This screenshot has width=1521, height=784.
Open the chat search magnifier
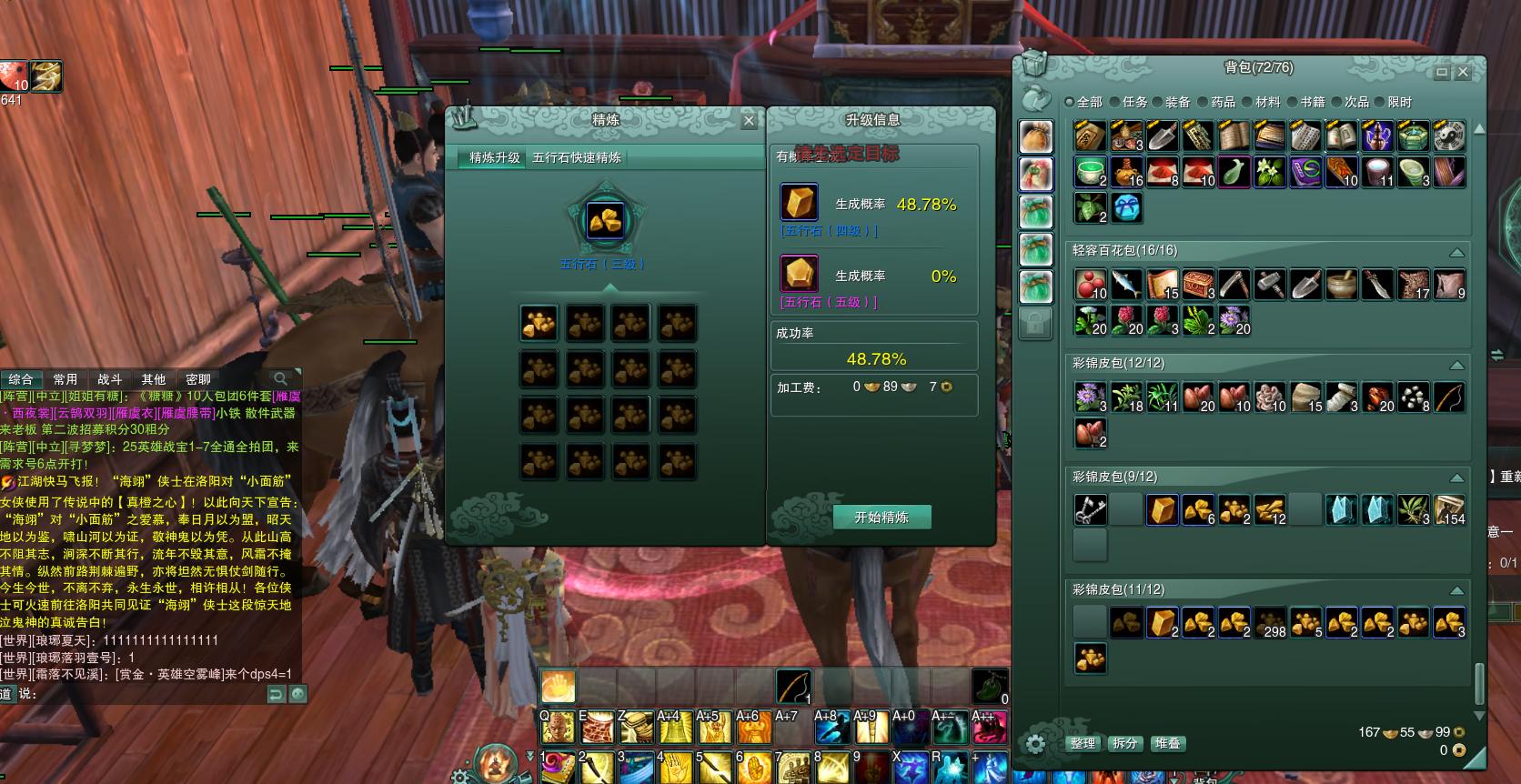point(281,378)
